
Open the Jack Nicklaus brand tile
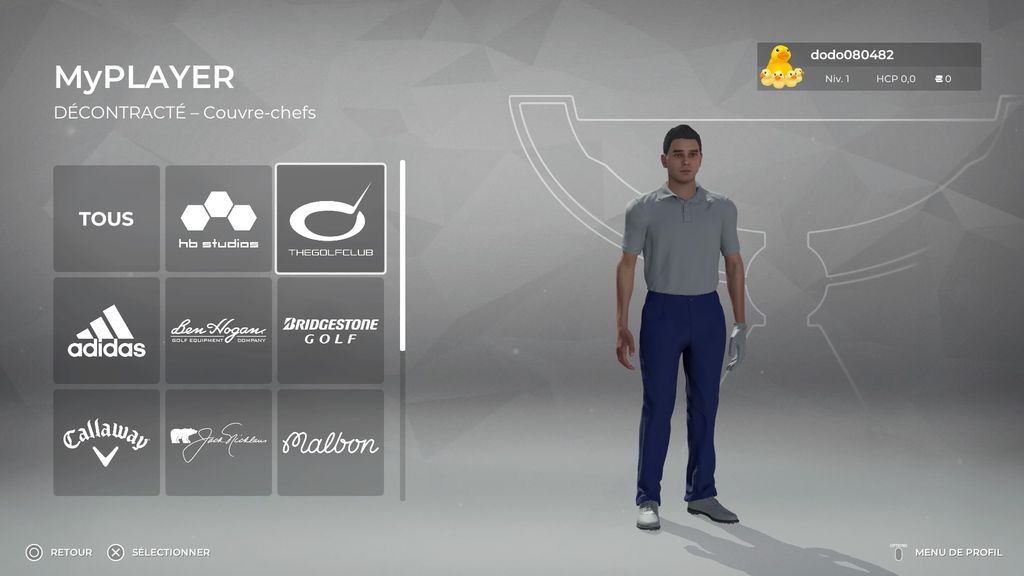pos(218,442)
